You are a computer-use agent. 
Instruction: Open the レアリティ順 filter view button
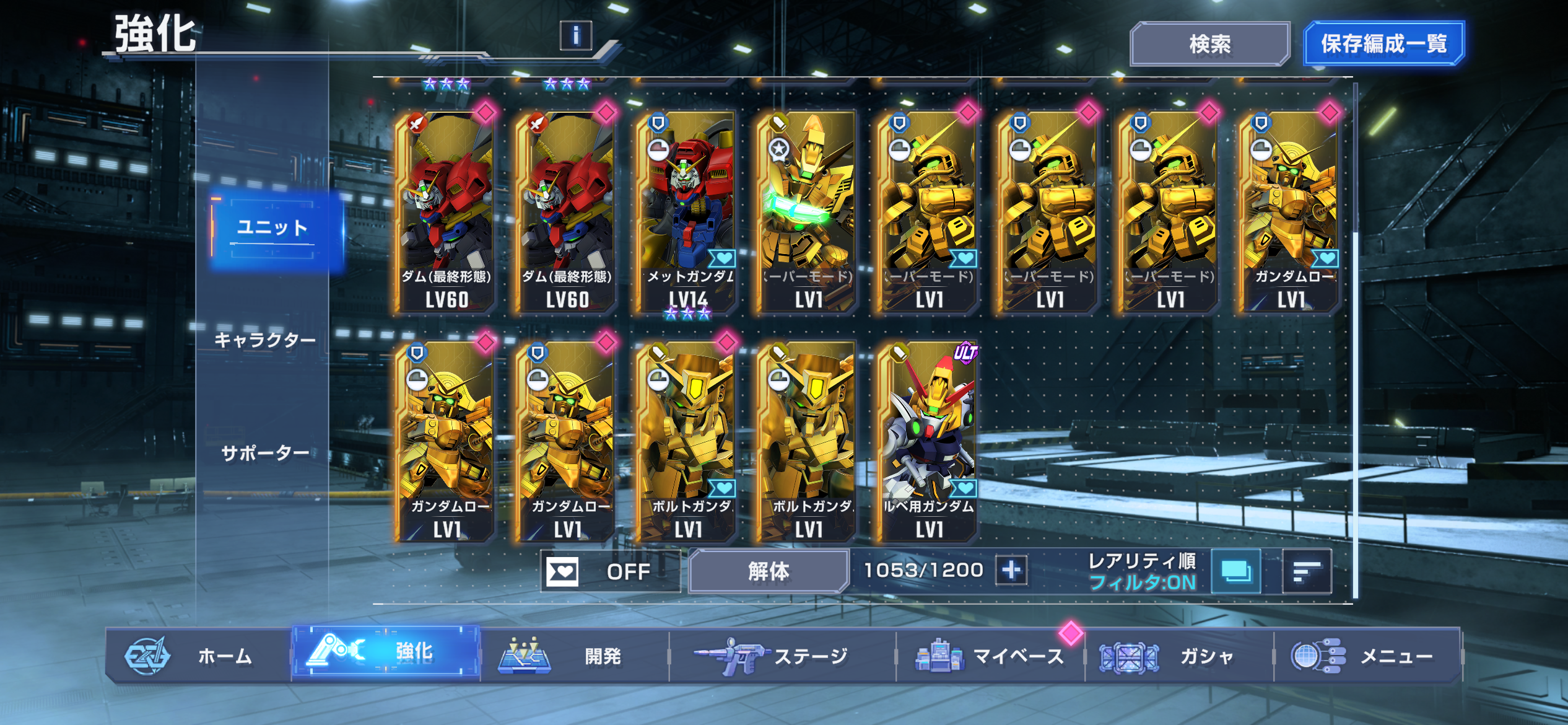coord(1235,571)
